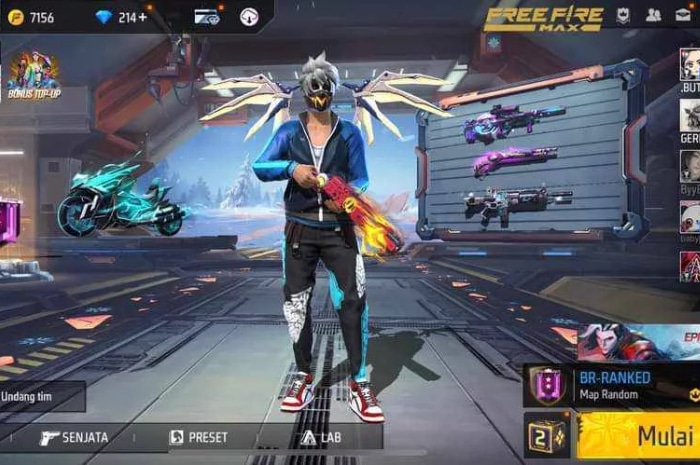Select the baby friend avatar
Image resolution: width=700 pixels, height=465 pixels.
coord(690,217)
